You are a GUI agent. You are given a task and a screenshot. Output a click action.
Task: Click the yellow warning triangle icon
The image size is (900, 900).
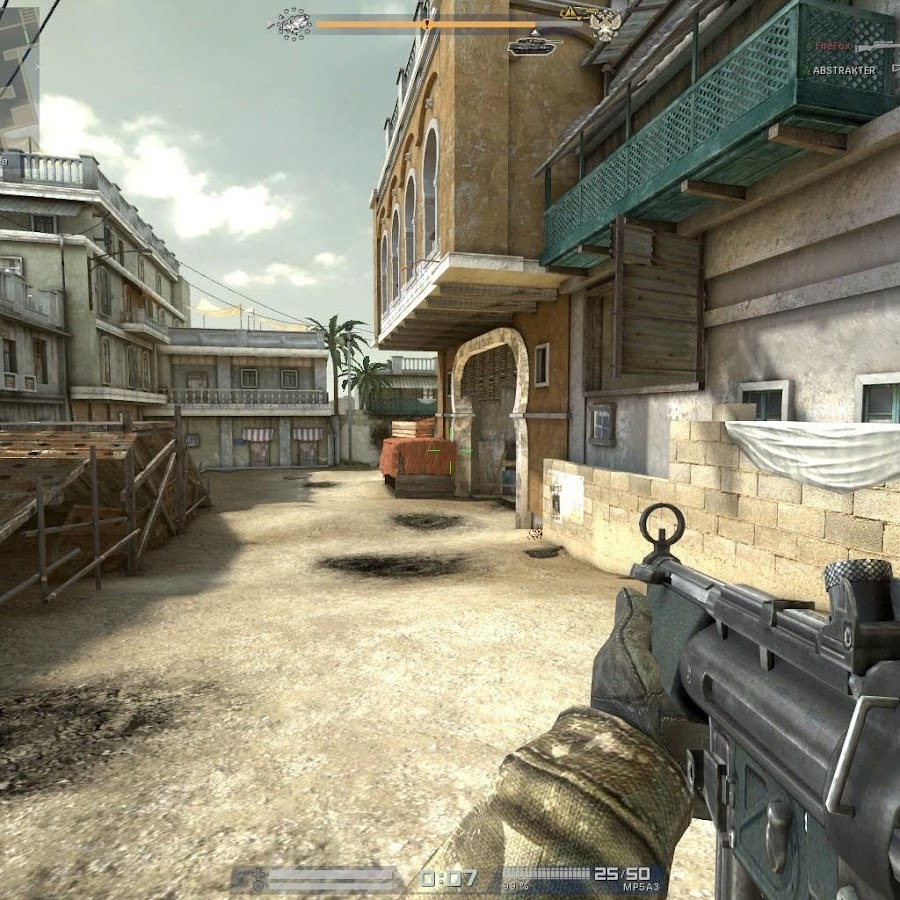pos(568,13)
